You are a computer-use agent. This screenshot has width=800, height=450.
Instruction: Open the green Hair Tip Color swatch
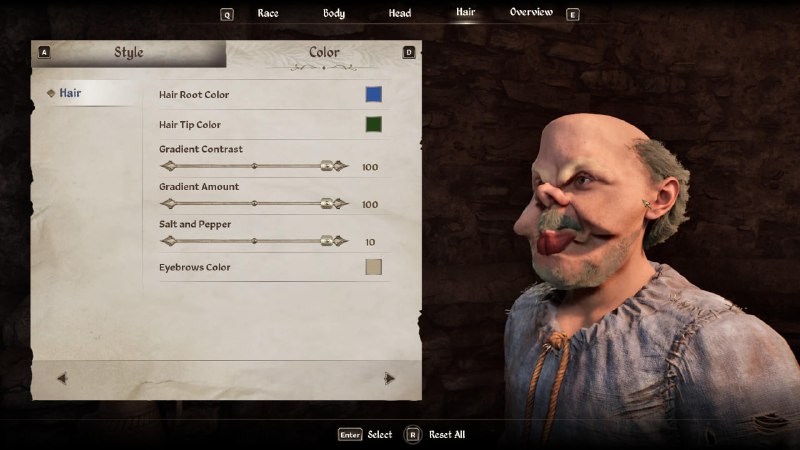pos(373,125)
